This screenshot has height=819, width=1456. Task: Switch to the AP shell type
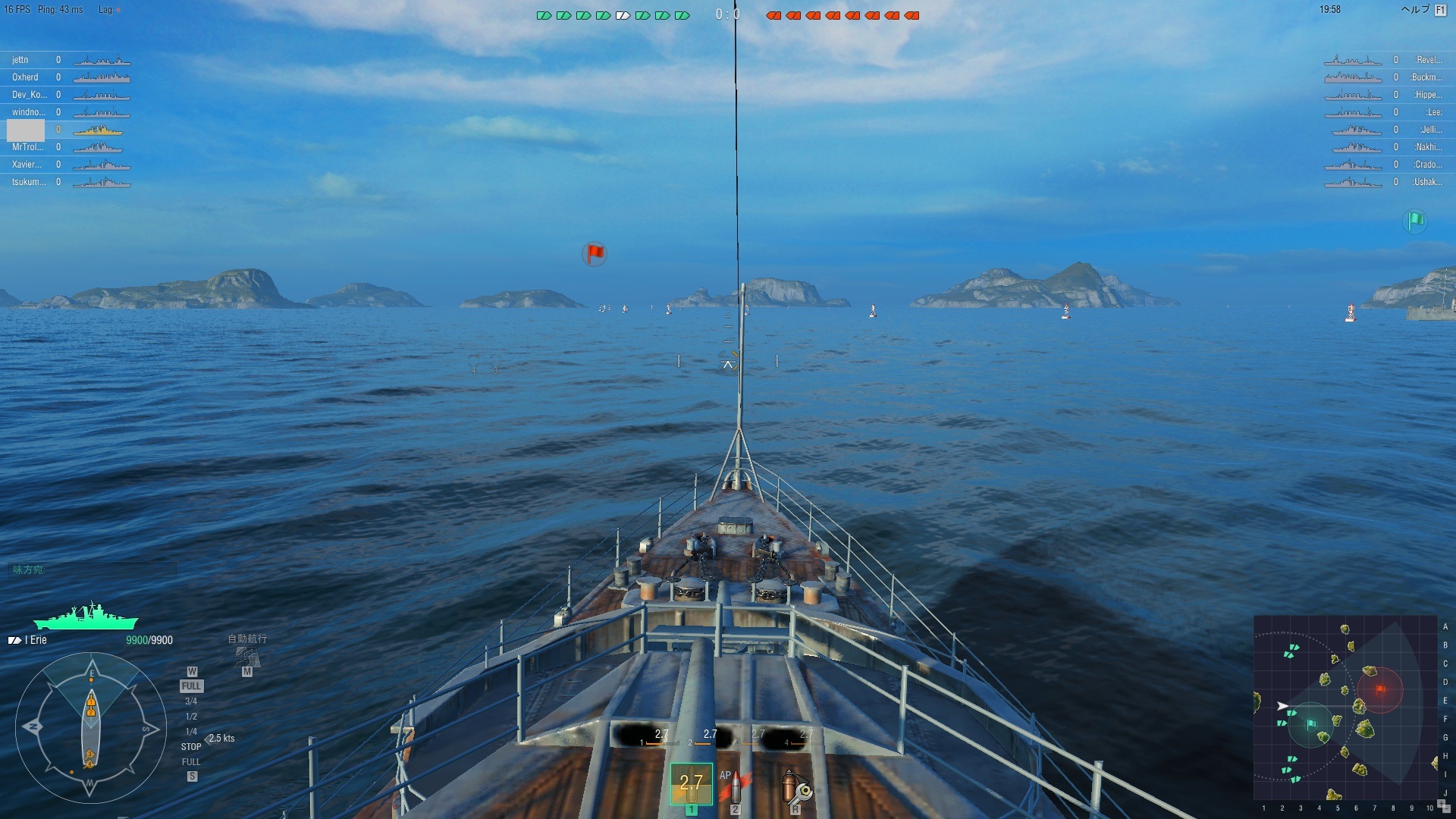click(734, 788)
